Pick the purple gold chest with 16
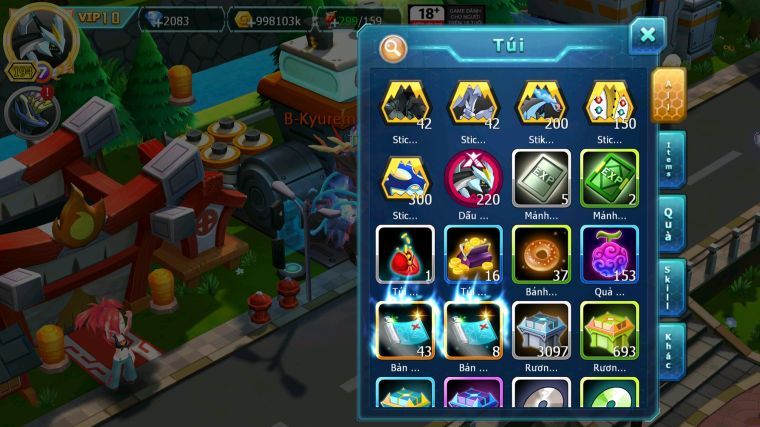 (473, 254)
